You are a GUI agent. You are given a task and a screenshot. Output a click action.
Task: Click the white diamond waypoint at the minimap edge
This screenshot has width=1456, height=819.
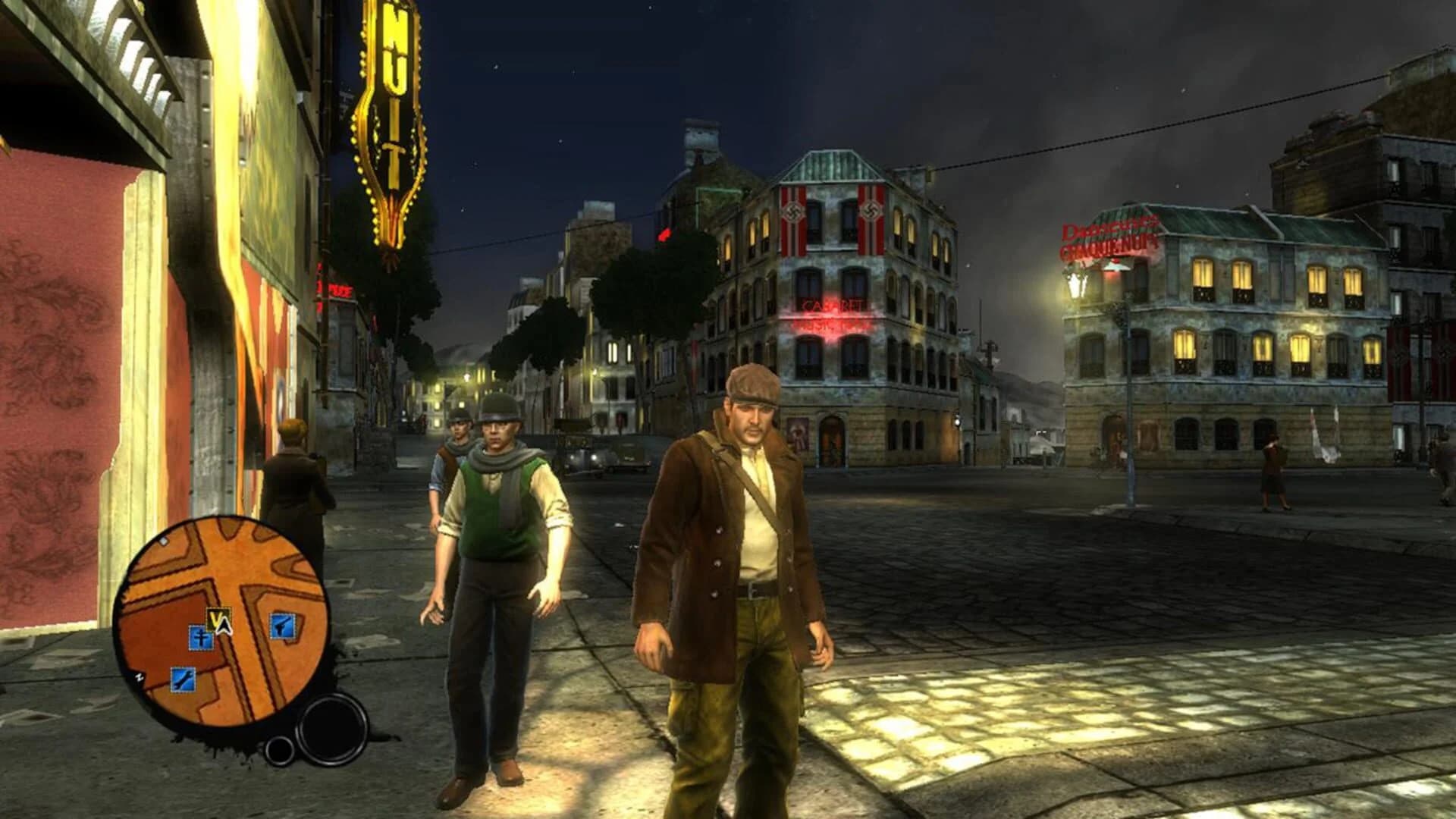click(x=165, y=541)
